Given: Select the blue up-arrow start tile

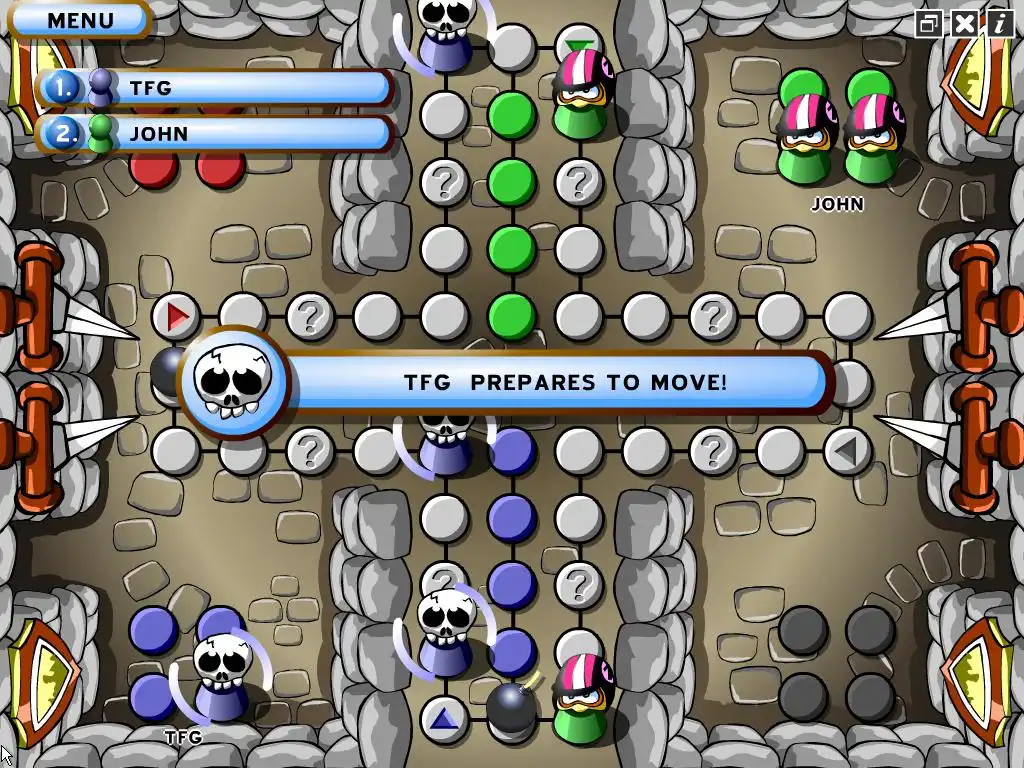Looking at the screenshot, I should [x=444, y=718].
